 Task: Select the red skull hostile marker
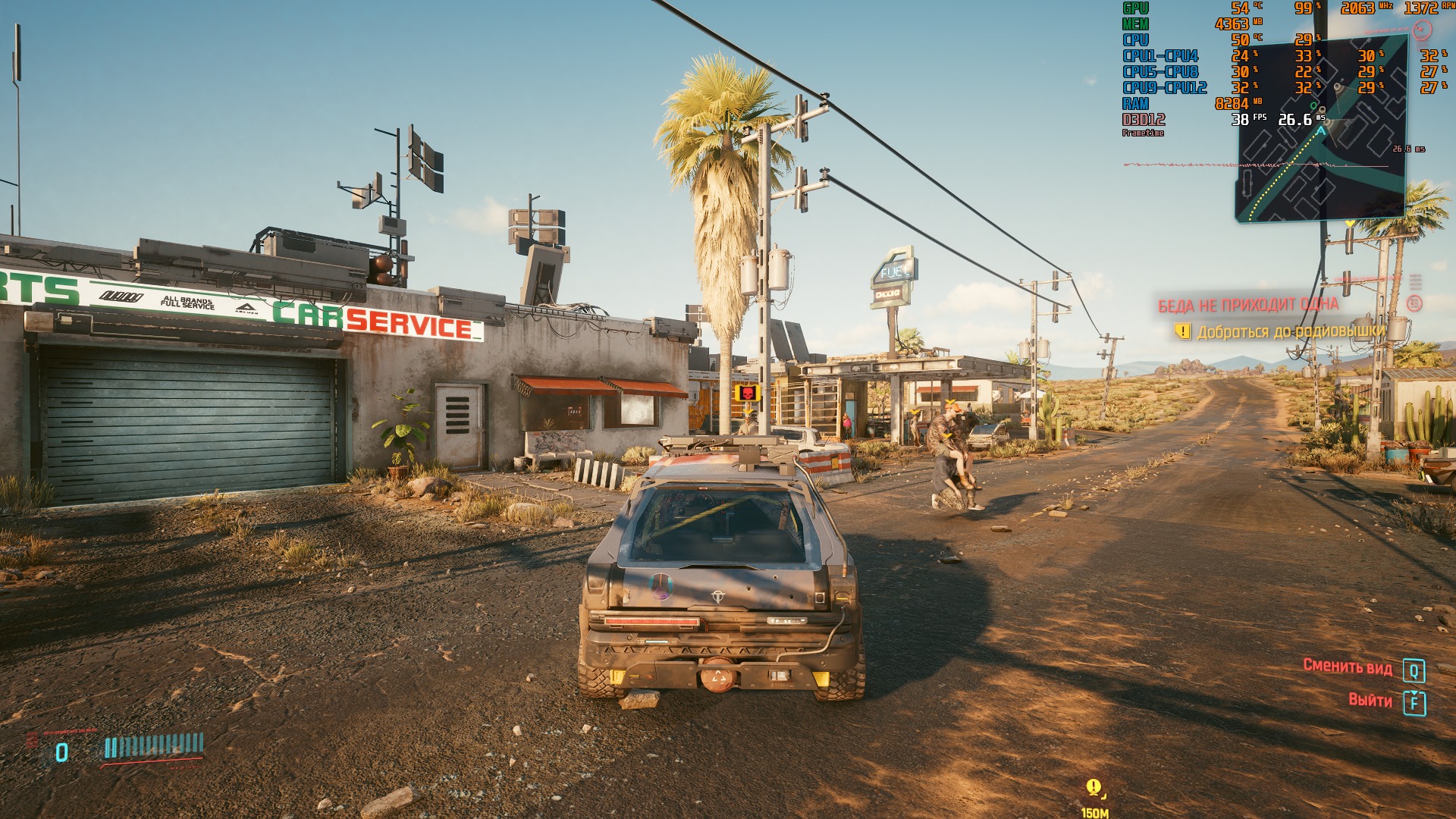point(747,393)
